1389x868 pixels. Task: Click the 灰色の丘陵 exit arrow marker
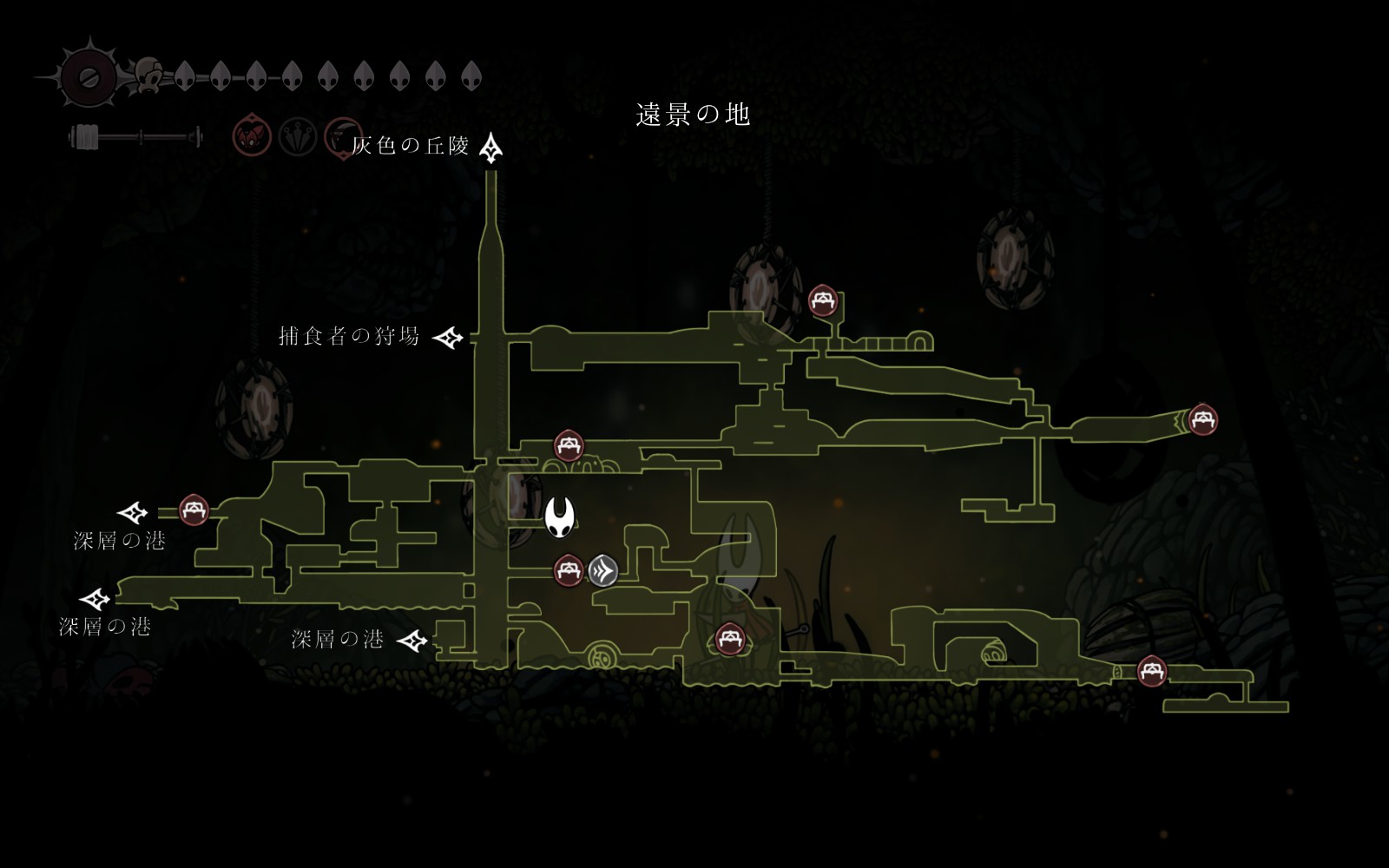(491, 148)
